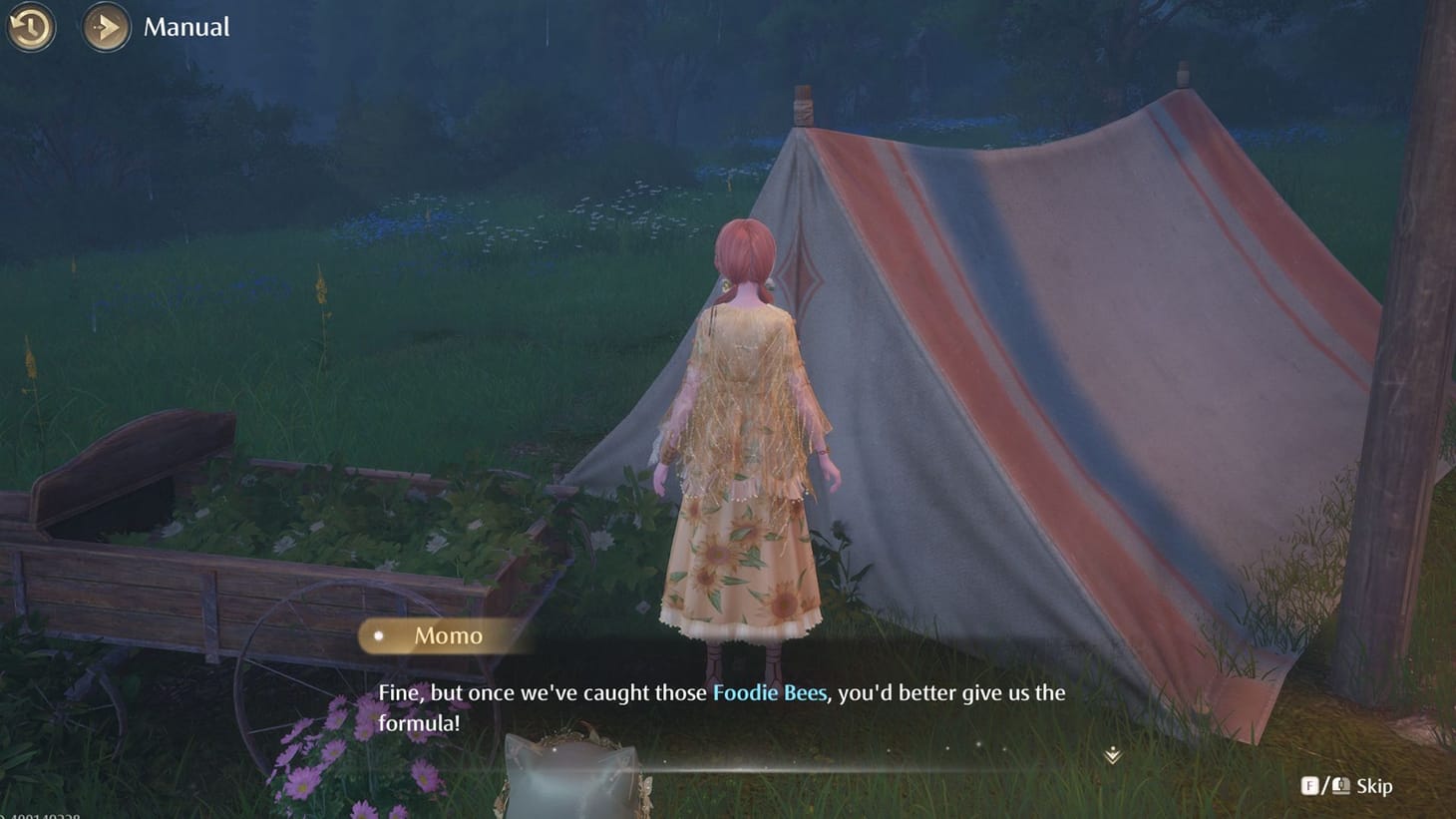Click the star icon on Momo's nameplate
1456x819 pixels.
pyautogui.click(x=377, y=635)
